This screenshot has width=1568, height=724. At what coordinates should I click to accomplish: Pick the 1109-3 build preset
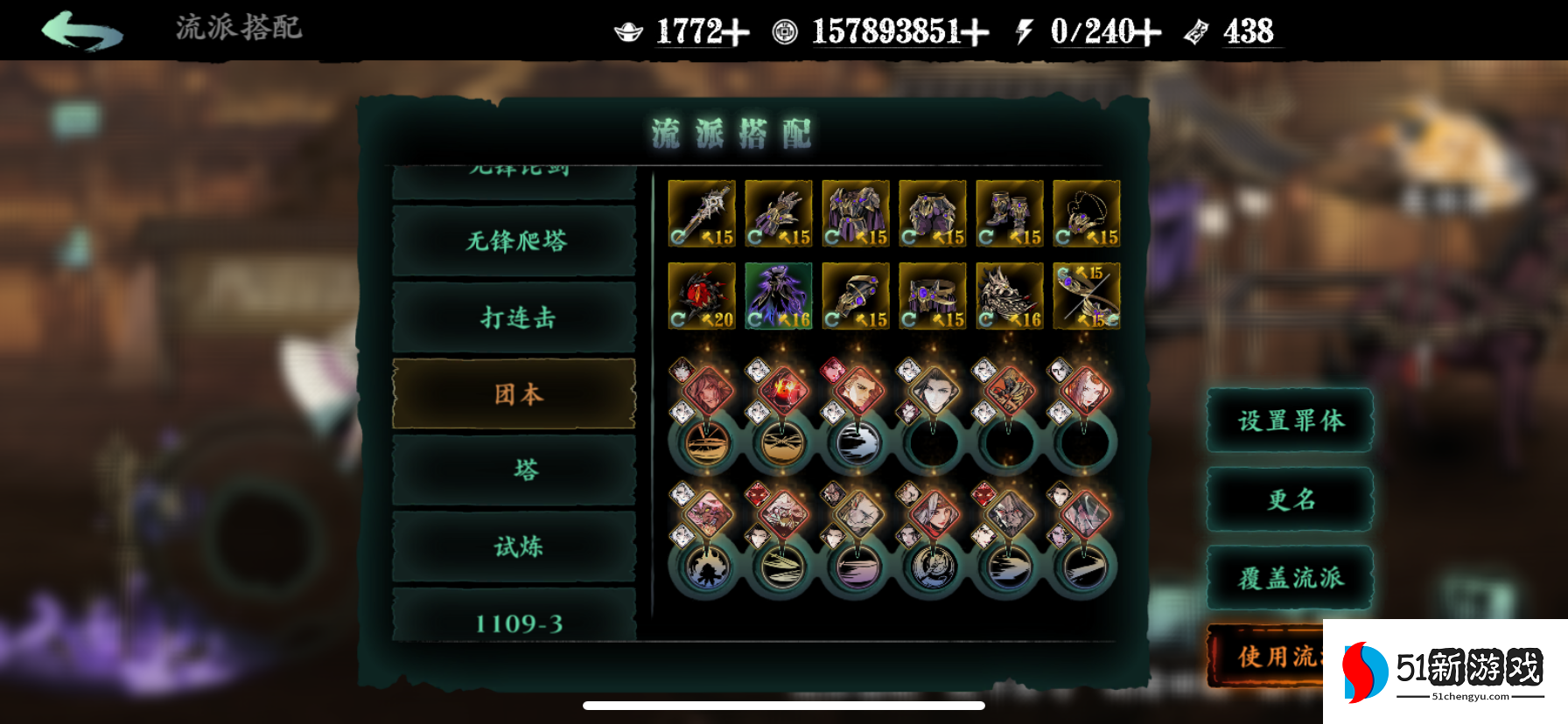point(514,621)
